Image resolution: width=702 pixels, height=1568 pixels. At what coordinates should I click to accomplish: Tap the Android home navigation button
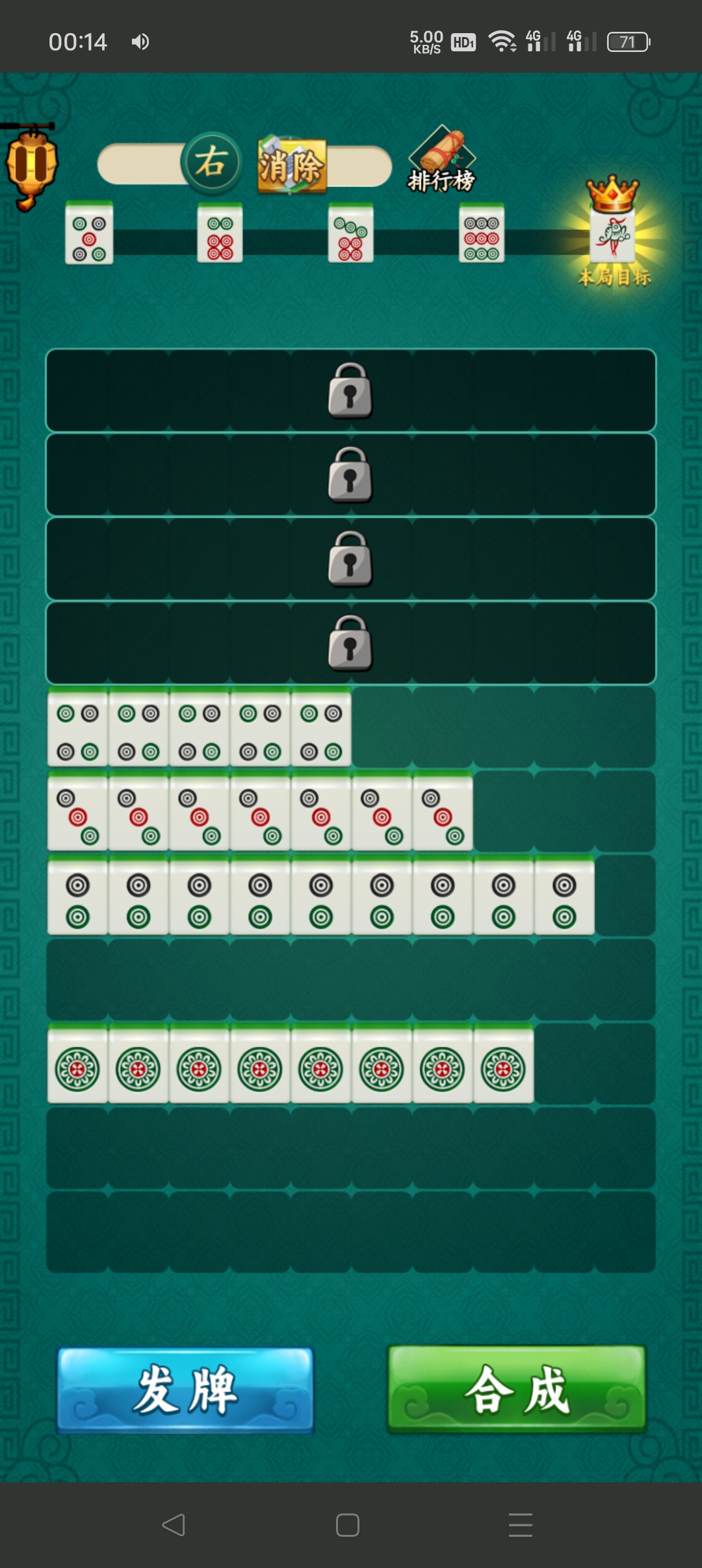[x=348, y=1524]
